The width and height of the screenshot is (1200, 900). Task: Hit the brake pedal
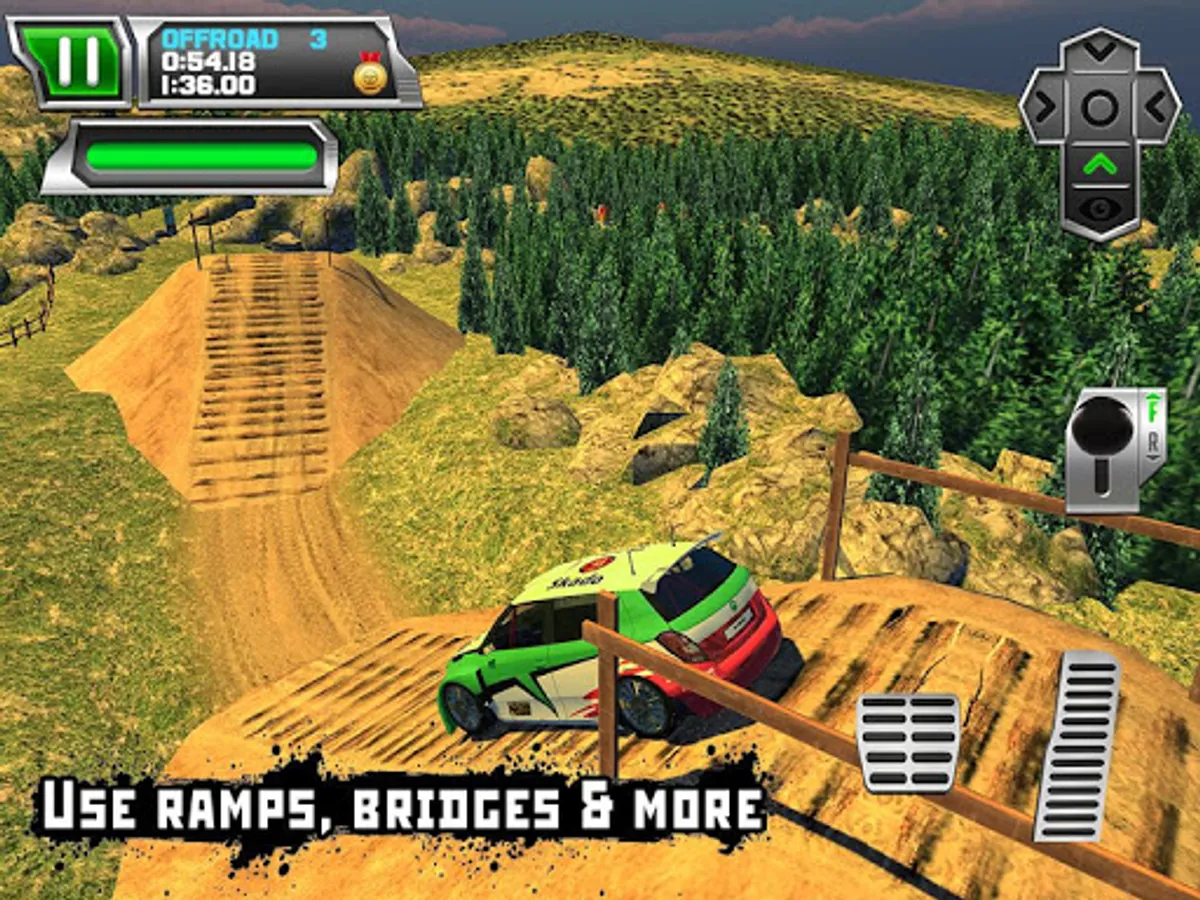coord(907,741)
